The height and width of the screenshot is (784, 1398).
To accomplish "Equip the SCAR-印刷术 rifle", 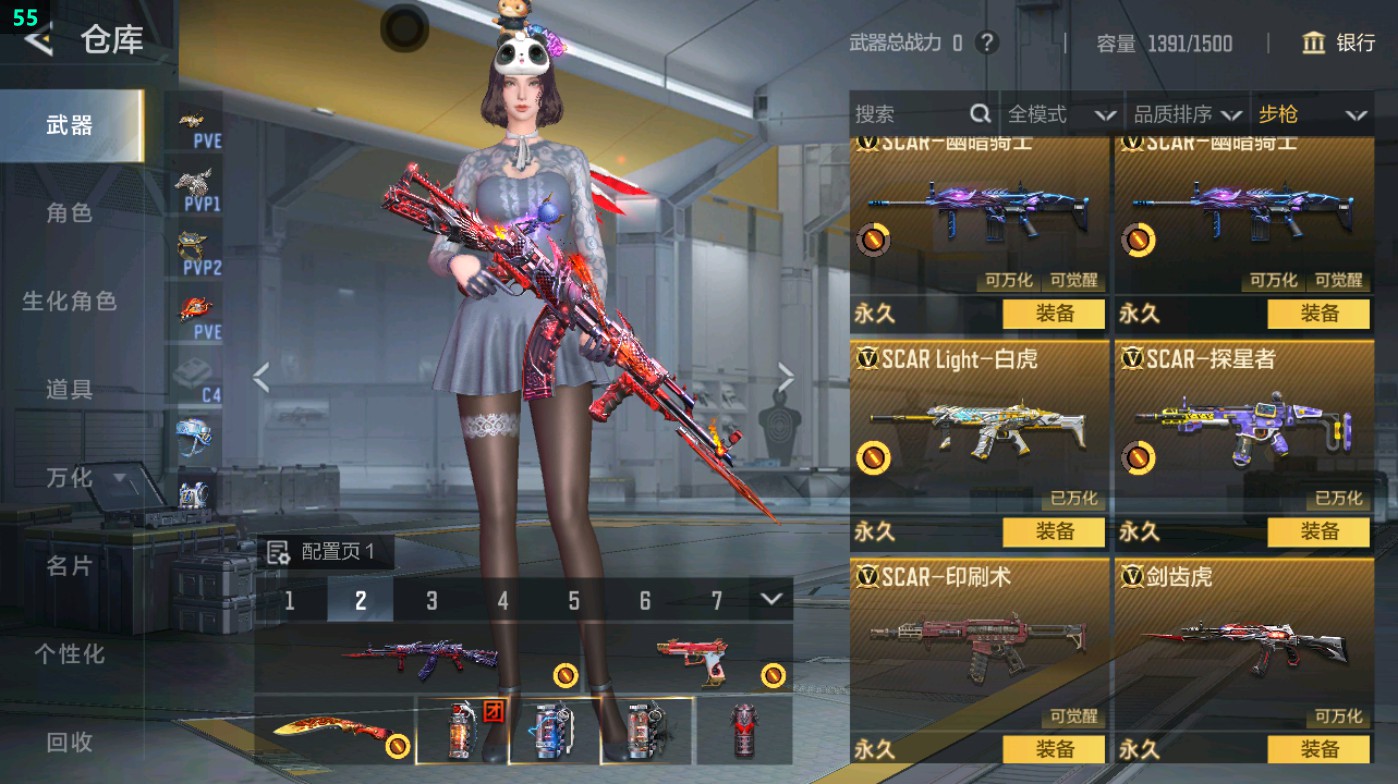I will pyautogui.click(x=1054, y=749).
